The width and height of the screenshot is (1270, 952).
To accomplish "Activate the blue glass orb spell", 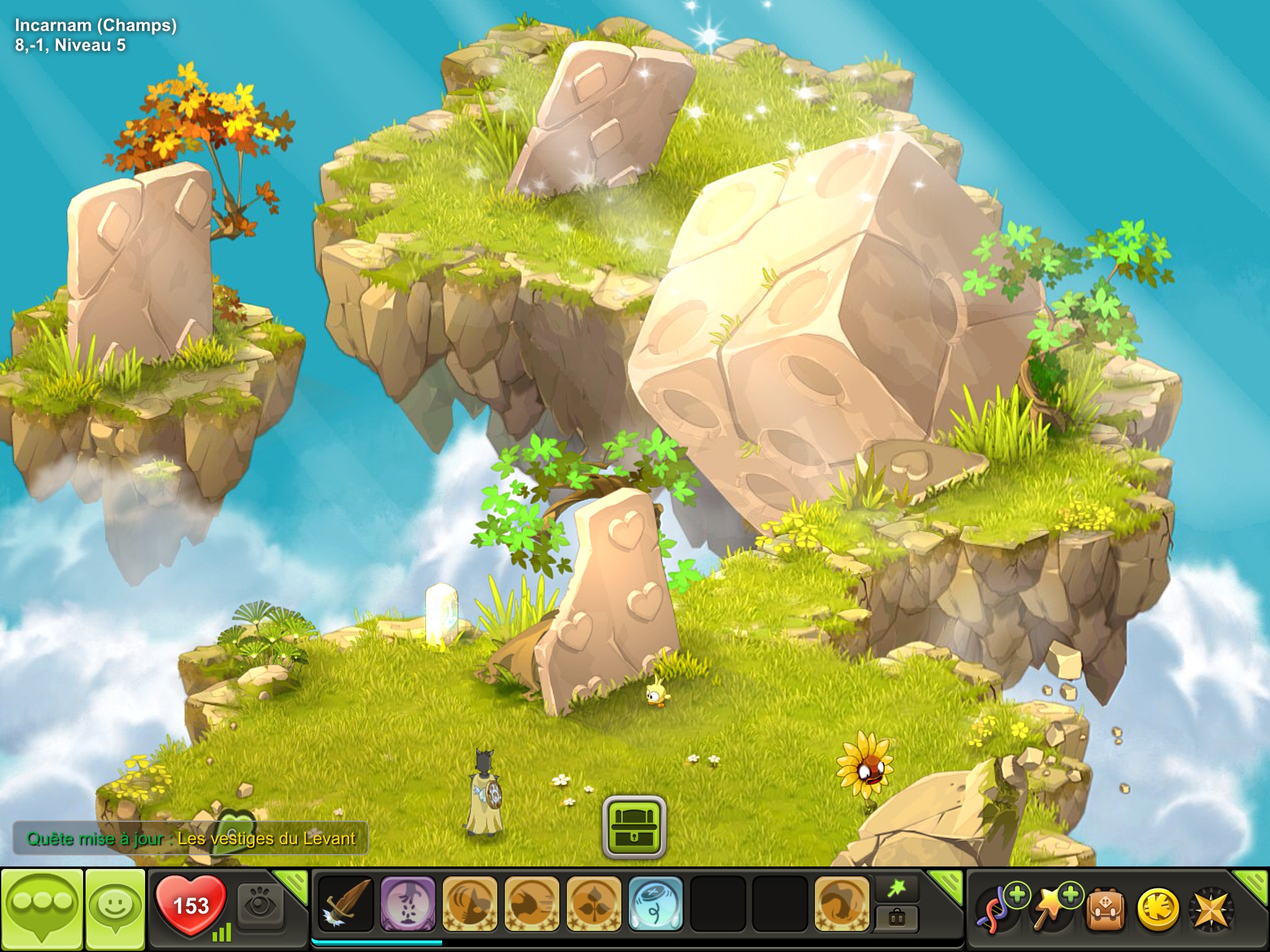I will pyautogui.click(x=655, y=904).
